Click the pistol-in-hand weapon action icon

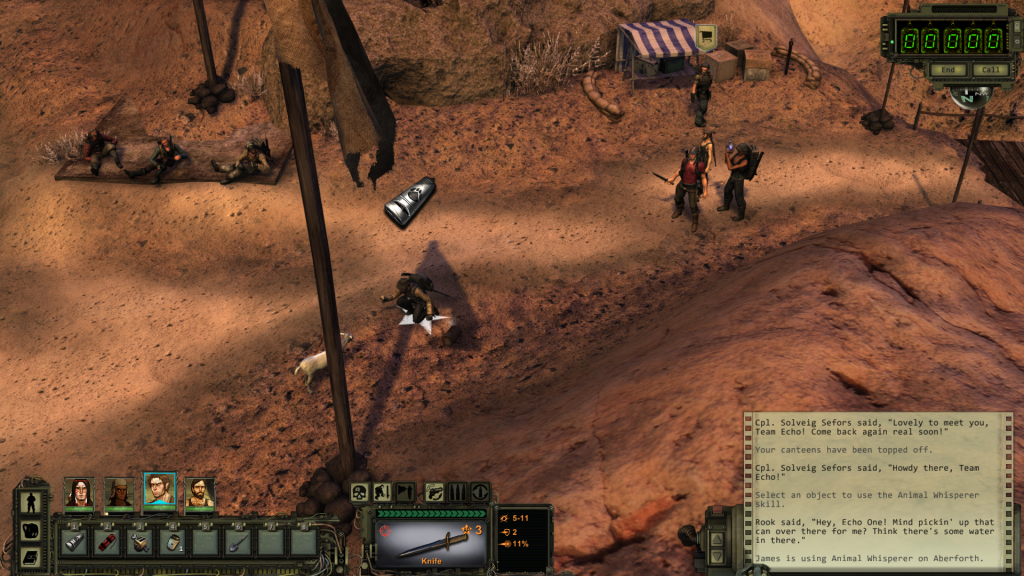(434, 492)
